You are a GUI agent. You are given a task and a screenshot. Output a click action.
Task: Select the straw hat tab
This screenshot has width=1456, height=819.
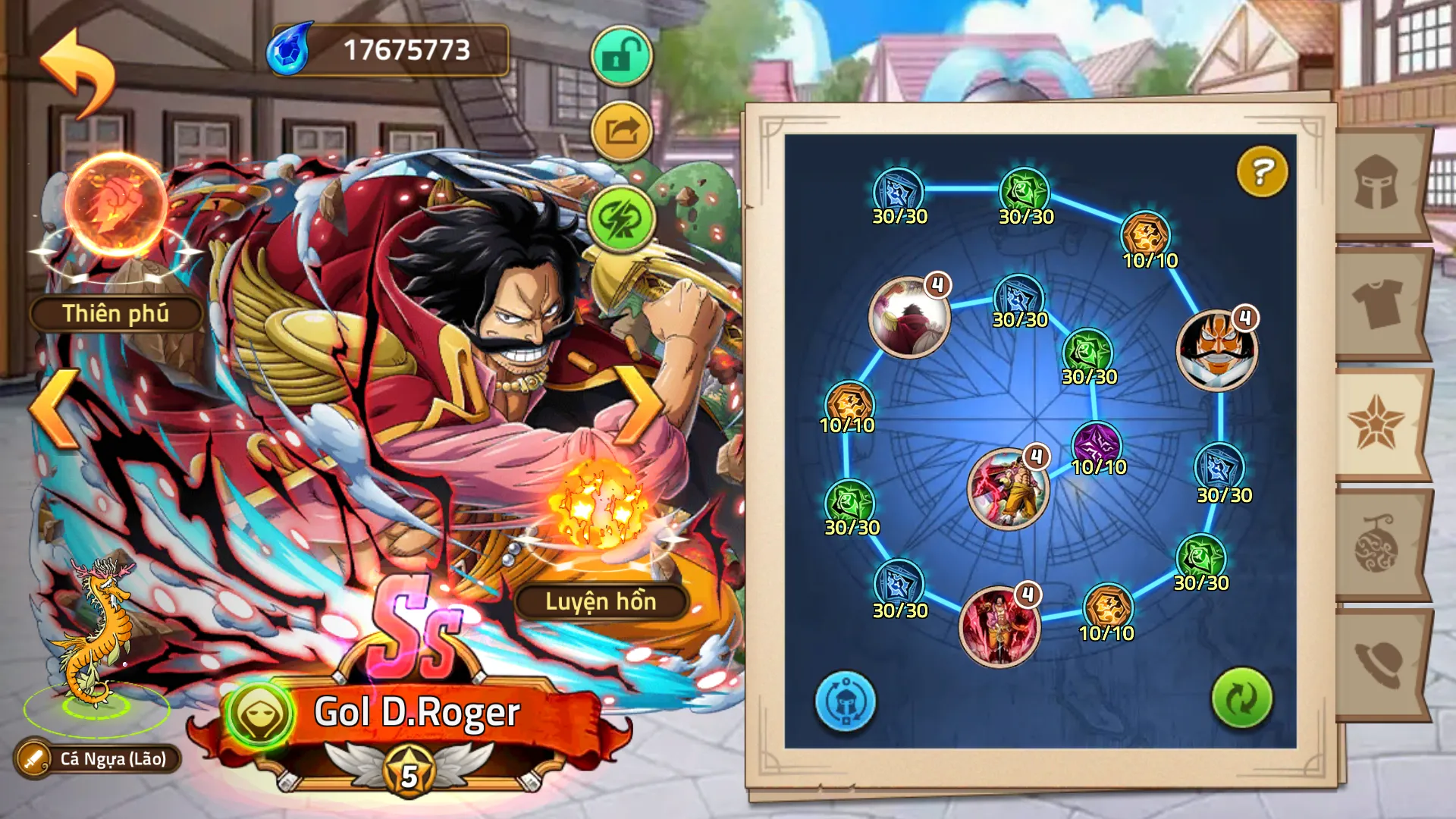point(1377,663)
